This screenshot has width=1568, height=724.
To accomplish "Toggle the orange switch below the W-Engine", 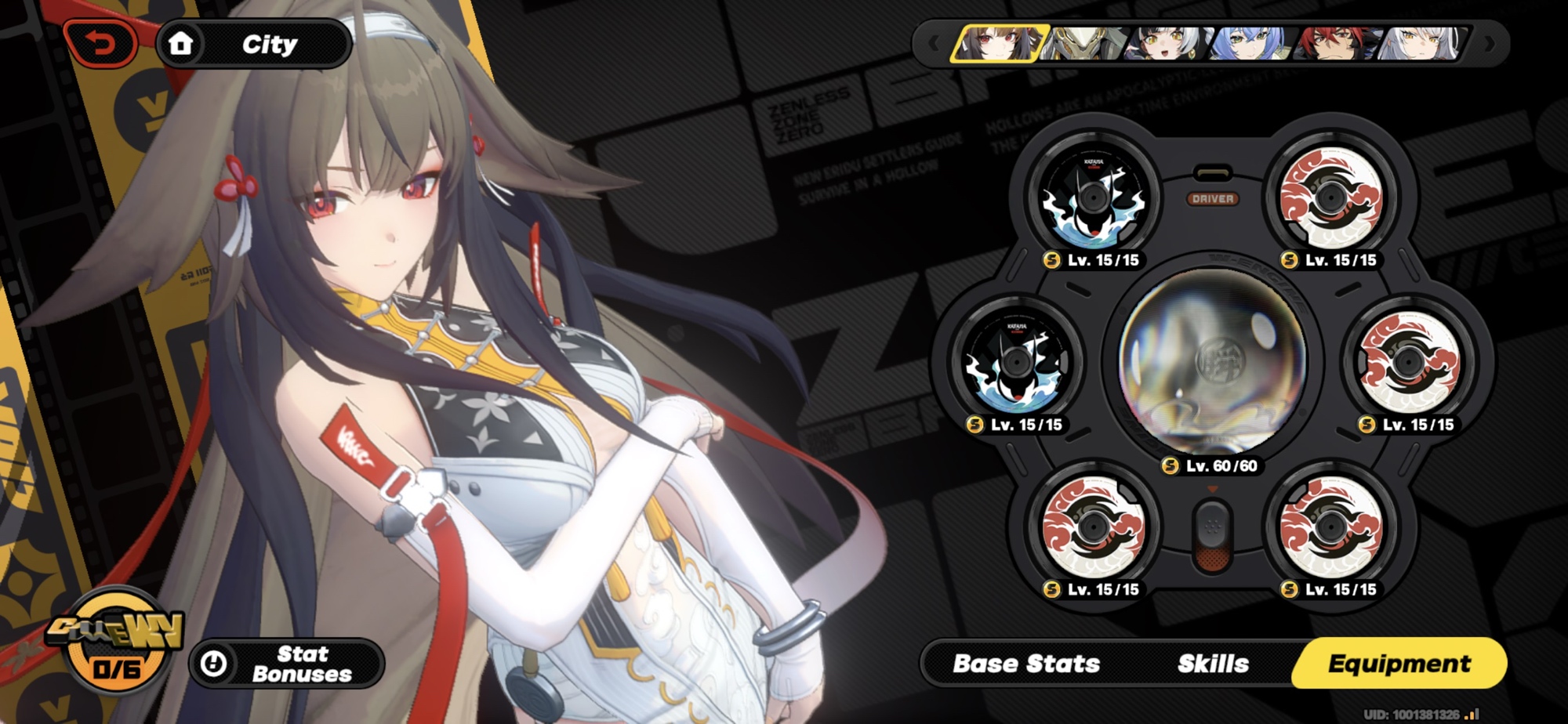I will tap(1212, 537).
